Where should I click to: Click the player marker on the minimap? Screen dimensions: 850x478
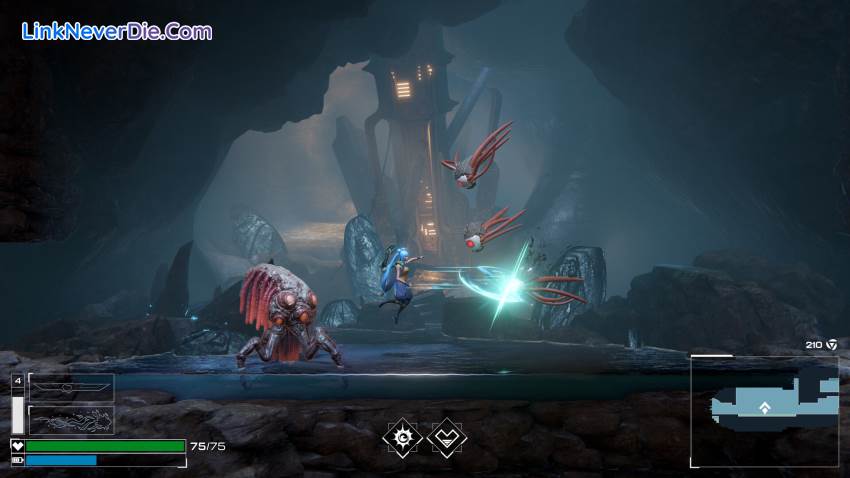[x=765, y=407]
